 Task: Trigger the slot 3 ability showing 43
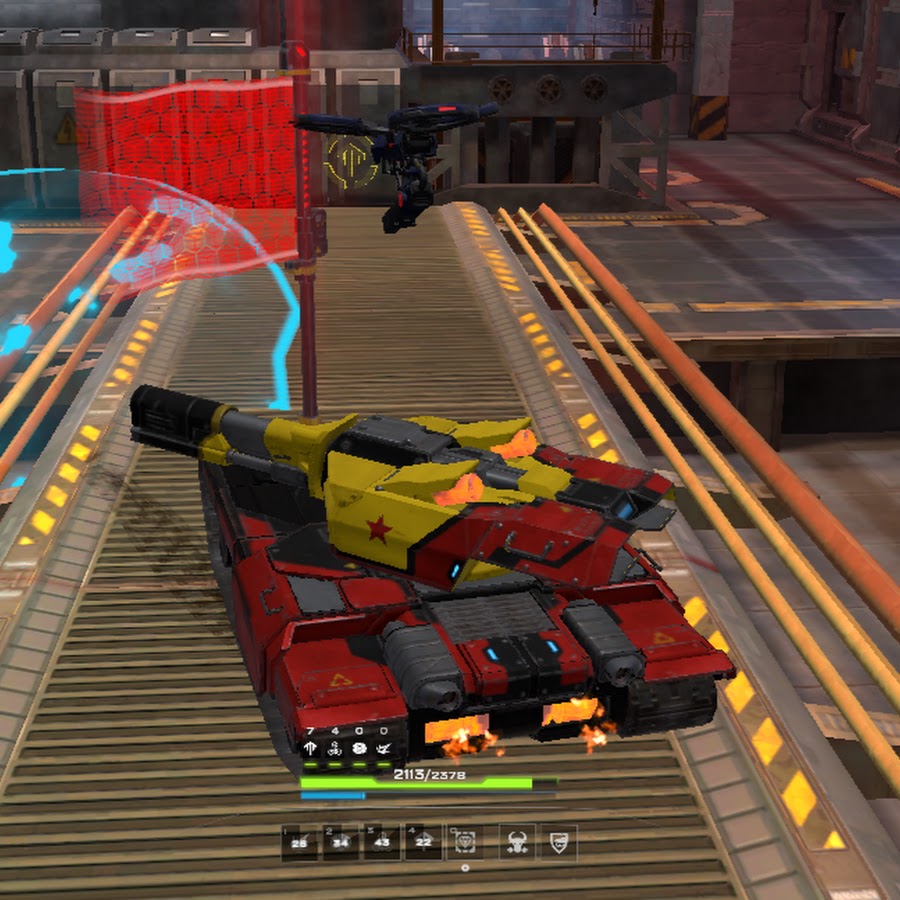click(382, 842)
